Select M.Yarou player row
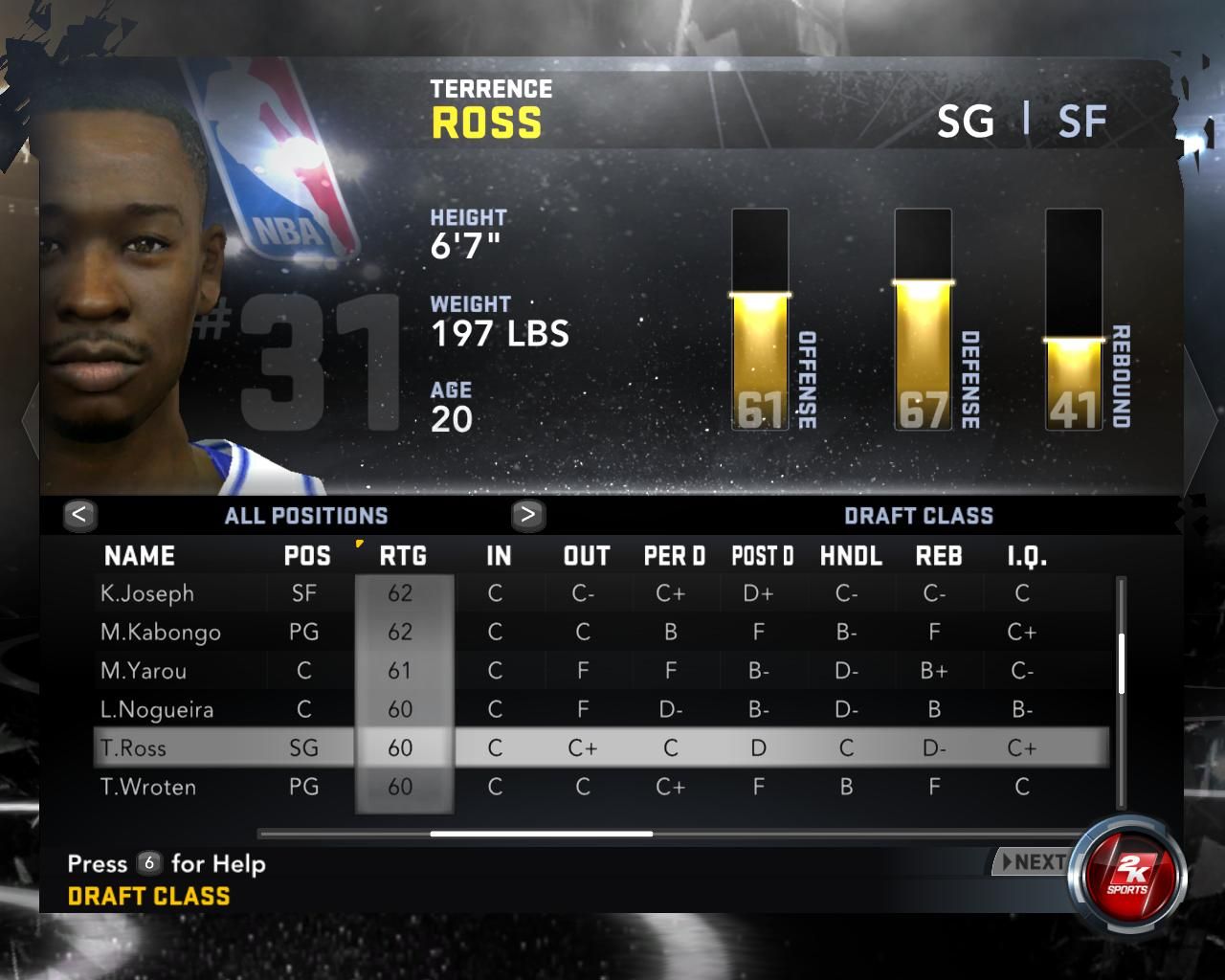Viewport: 1225px width, 980px height. [x=144, y=671]
